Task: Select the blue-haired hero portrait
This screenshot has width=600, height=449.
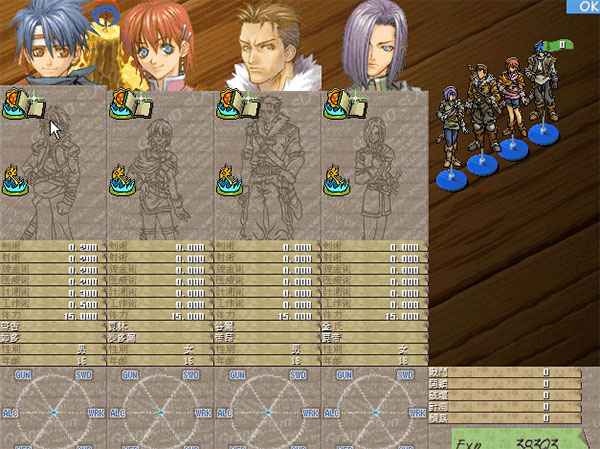Action: coord(53,45)
